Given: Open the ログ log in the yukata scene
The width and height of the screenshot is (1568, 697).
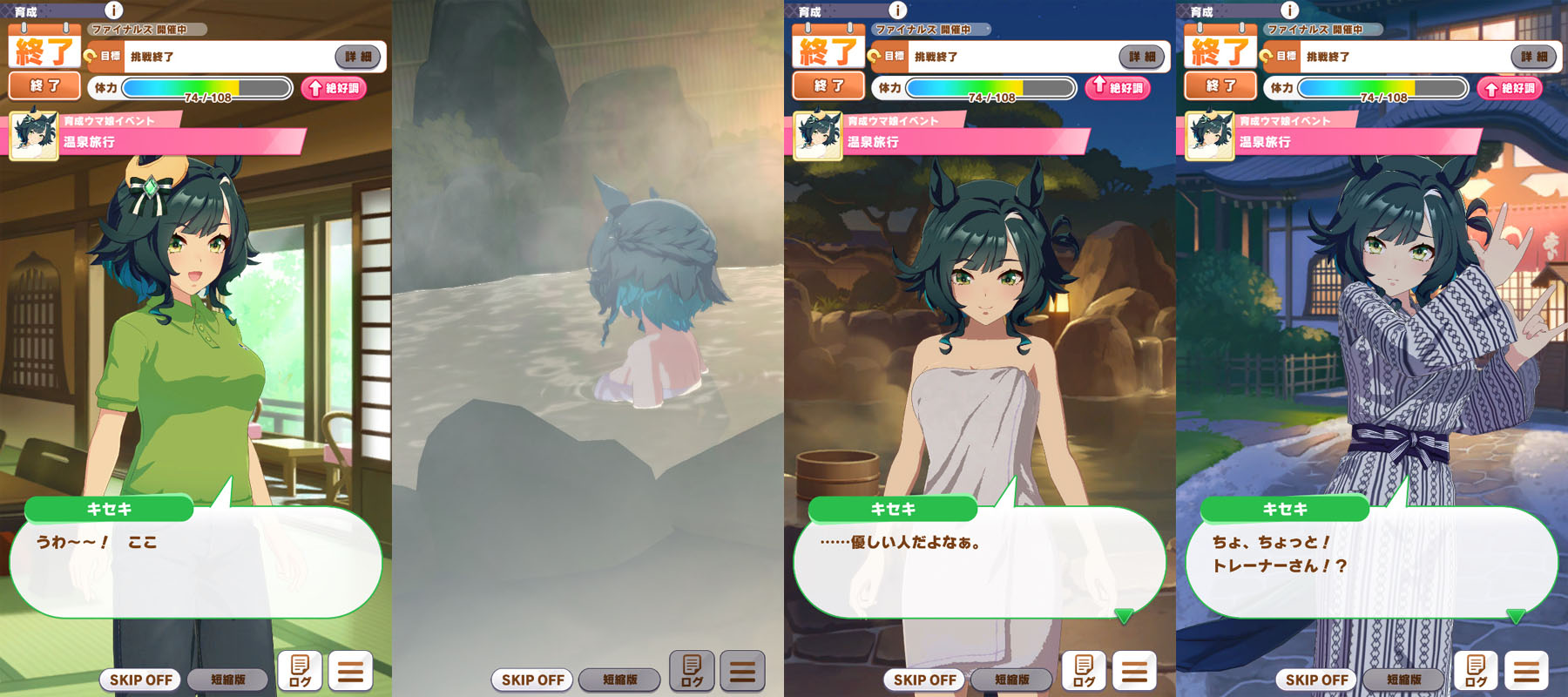Looking at the screenshot, I should pyautogui.click(x=1476, y=671).
